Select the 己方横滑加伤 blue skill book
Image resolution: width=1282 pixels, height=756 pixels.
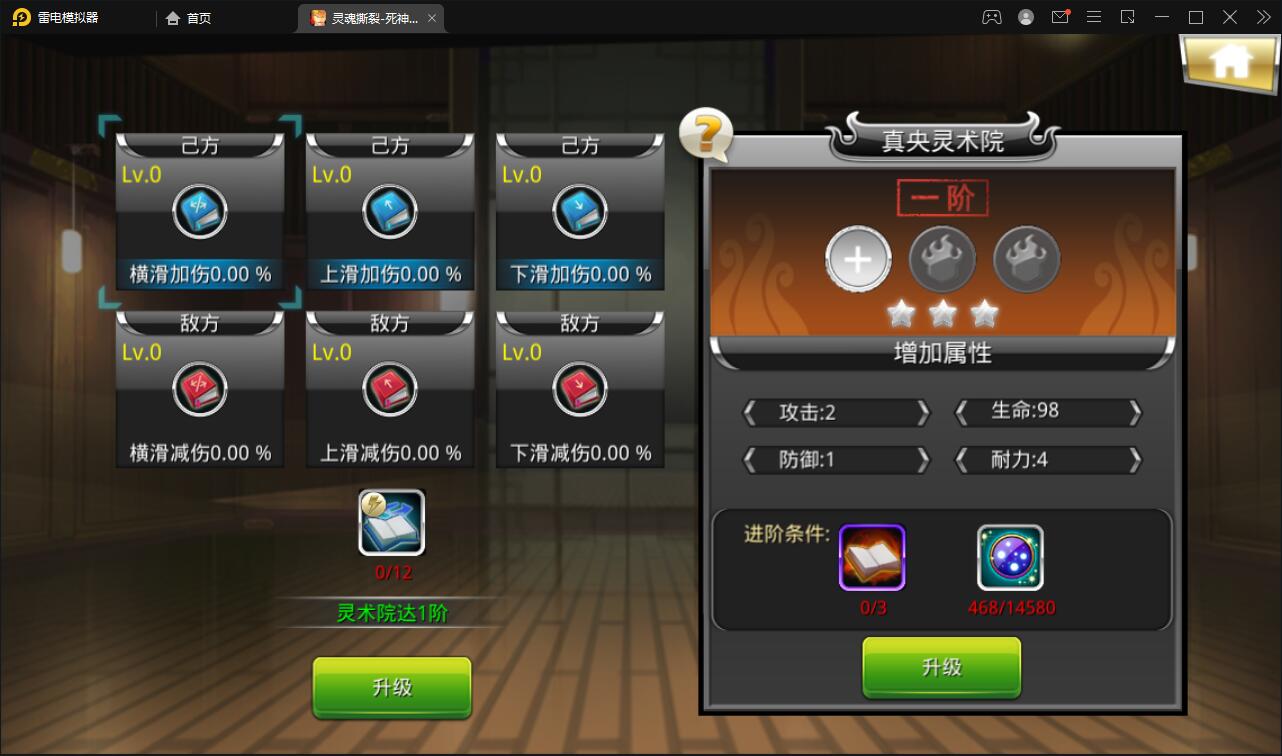(x=199, y=211)
